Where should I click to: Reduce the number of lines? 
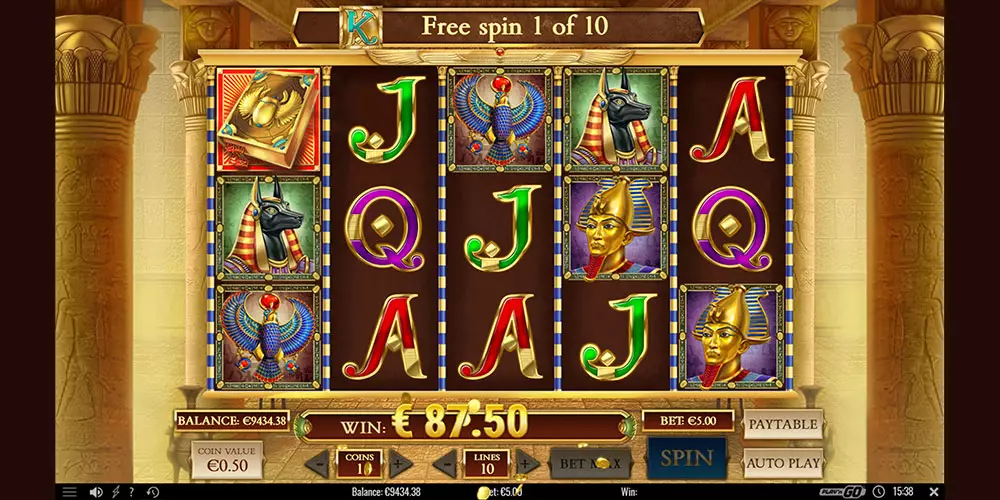(447, 463)
